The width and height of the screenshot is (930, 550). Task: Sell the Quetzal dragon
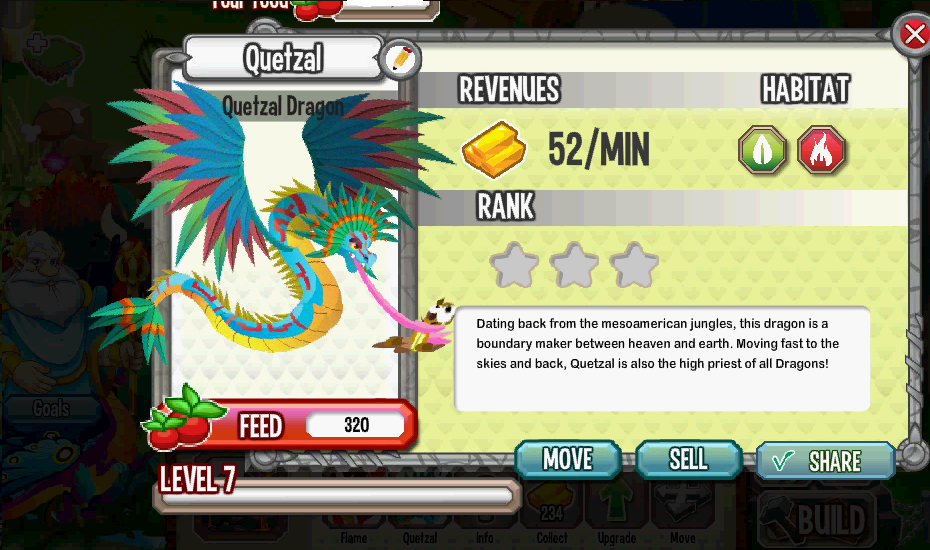pyautogui.click(x=687, y=459)
